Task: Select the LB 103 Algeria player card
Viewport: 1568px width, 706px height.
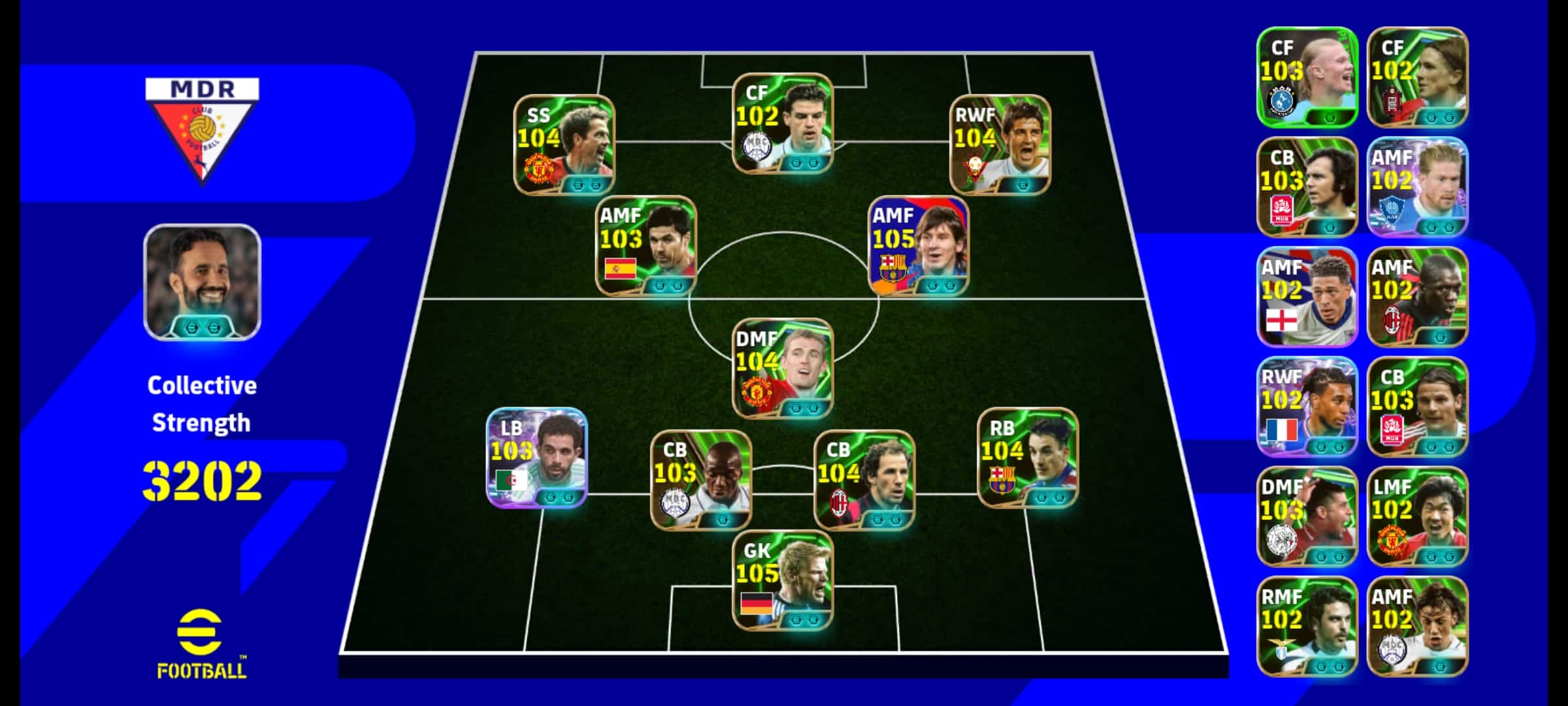Action: (537, 458)
